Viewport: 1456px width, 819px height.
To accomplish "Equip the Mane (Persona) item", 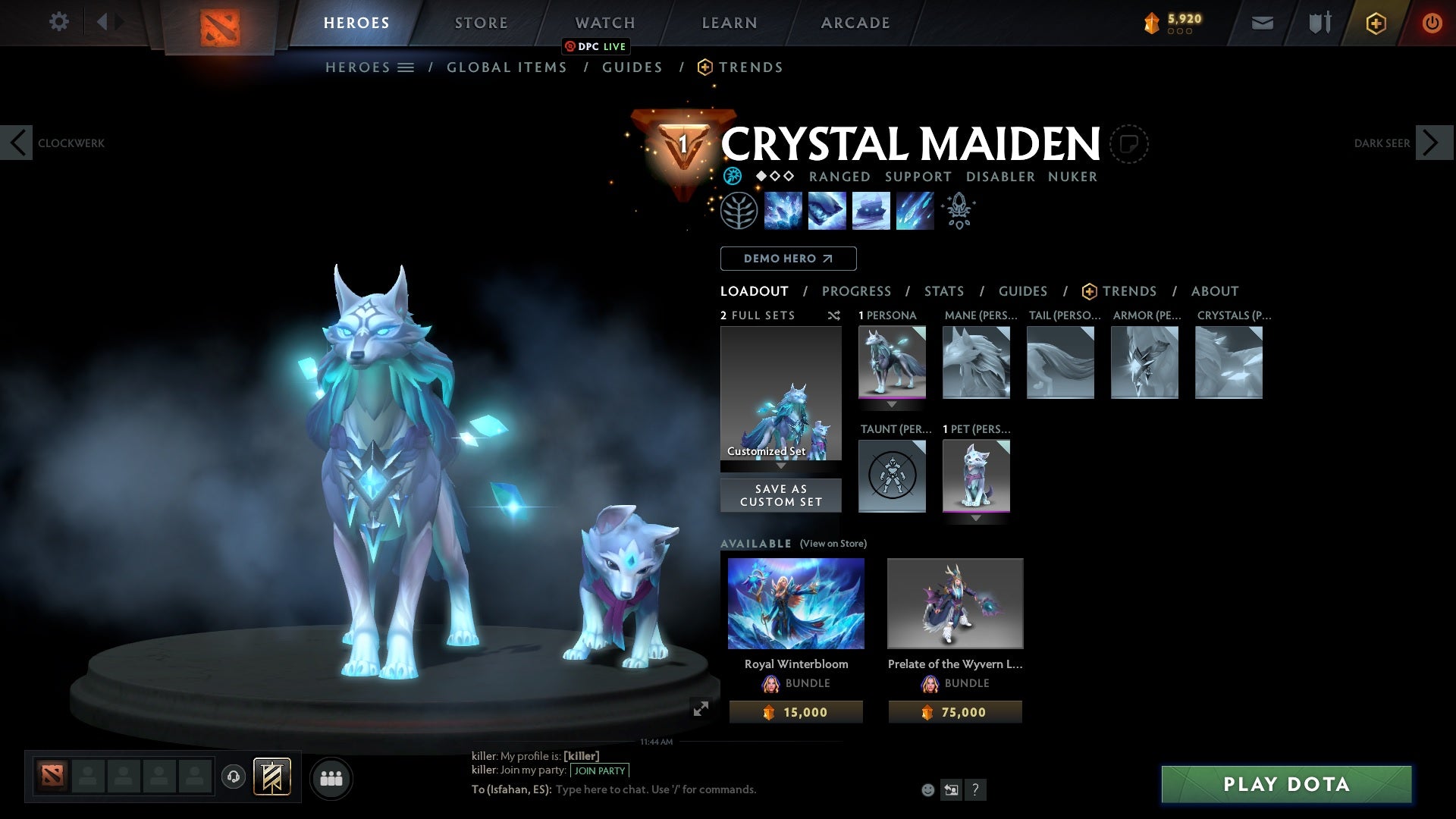I will 976,362.
